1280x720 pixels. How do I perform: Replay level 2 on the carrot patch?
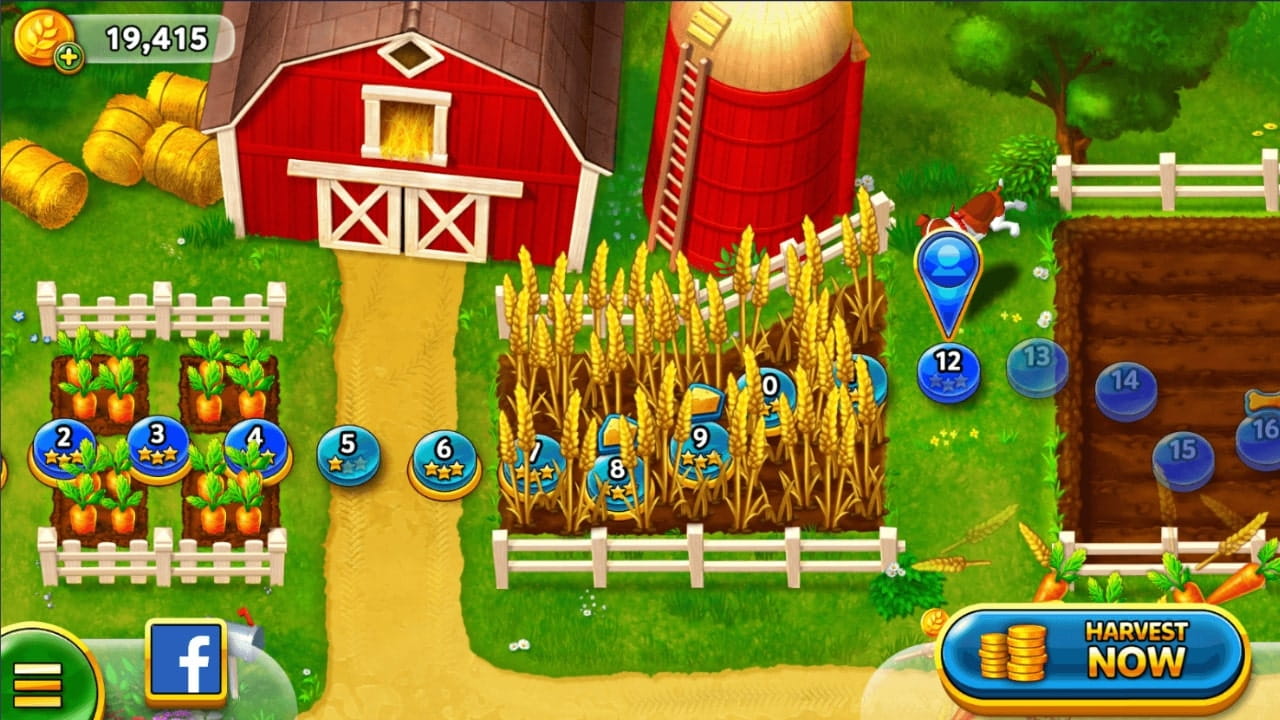tap(62, 449)
